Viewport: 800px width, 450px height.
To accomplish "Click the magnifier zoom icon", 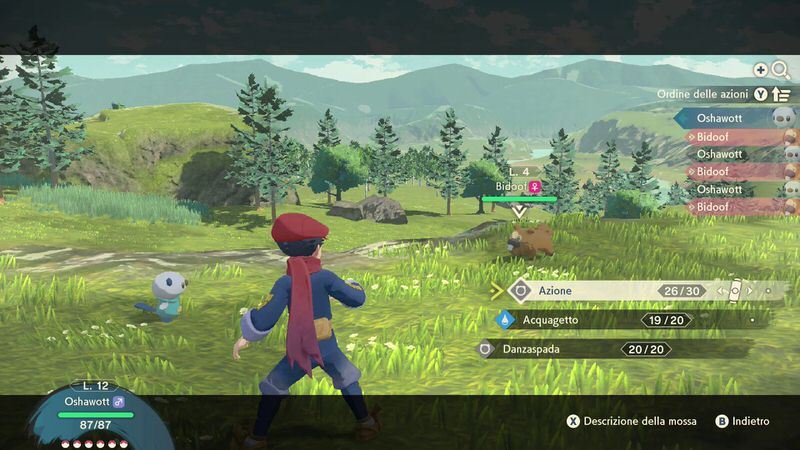I will tap(780, 70).
